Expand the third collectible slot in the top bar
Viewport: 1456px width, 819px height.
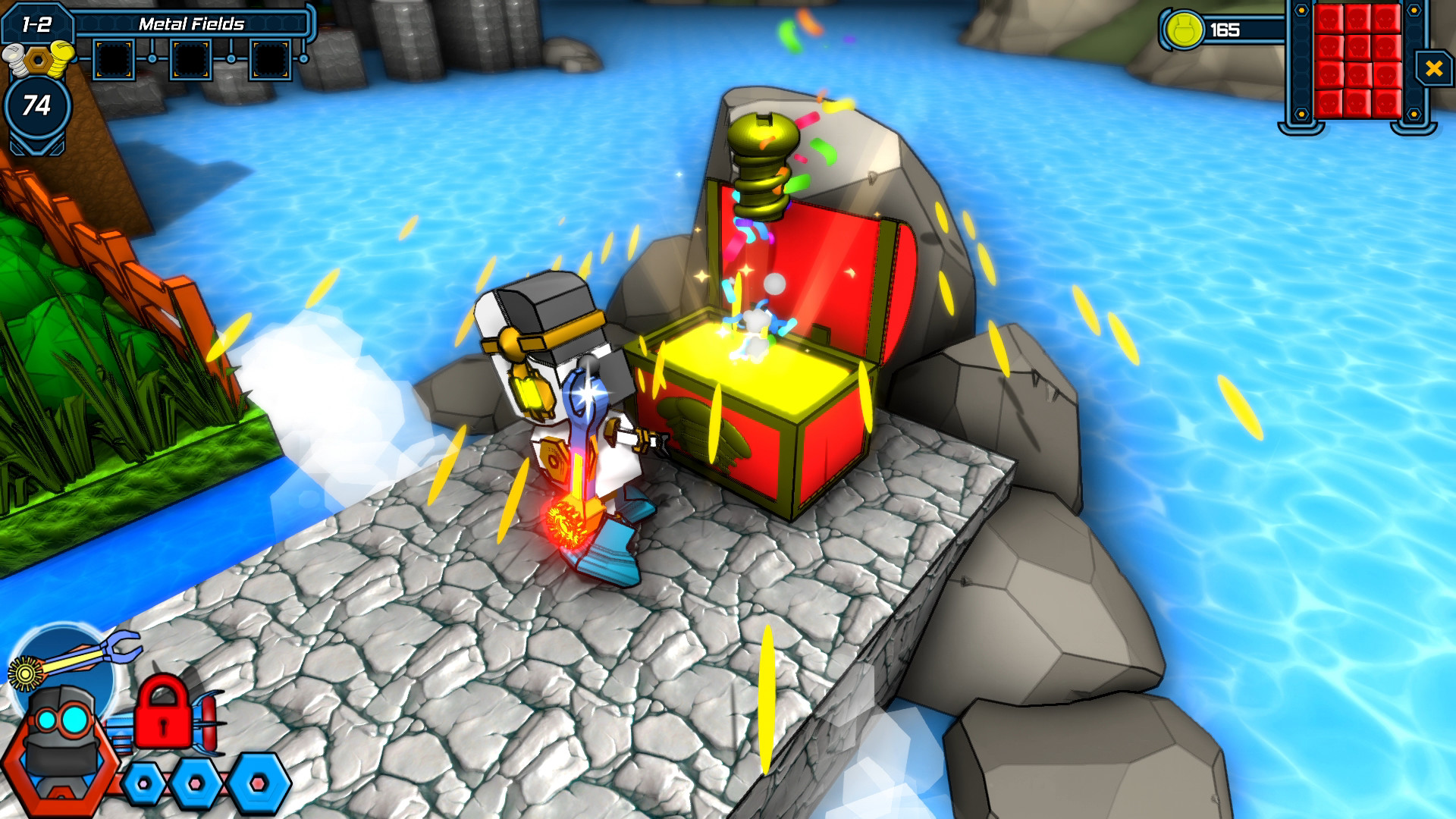point(269,59)
